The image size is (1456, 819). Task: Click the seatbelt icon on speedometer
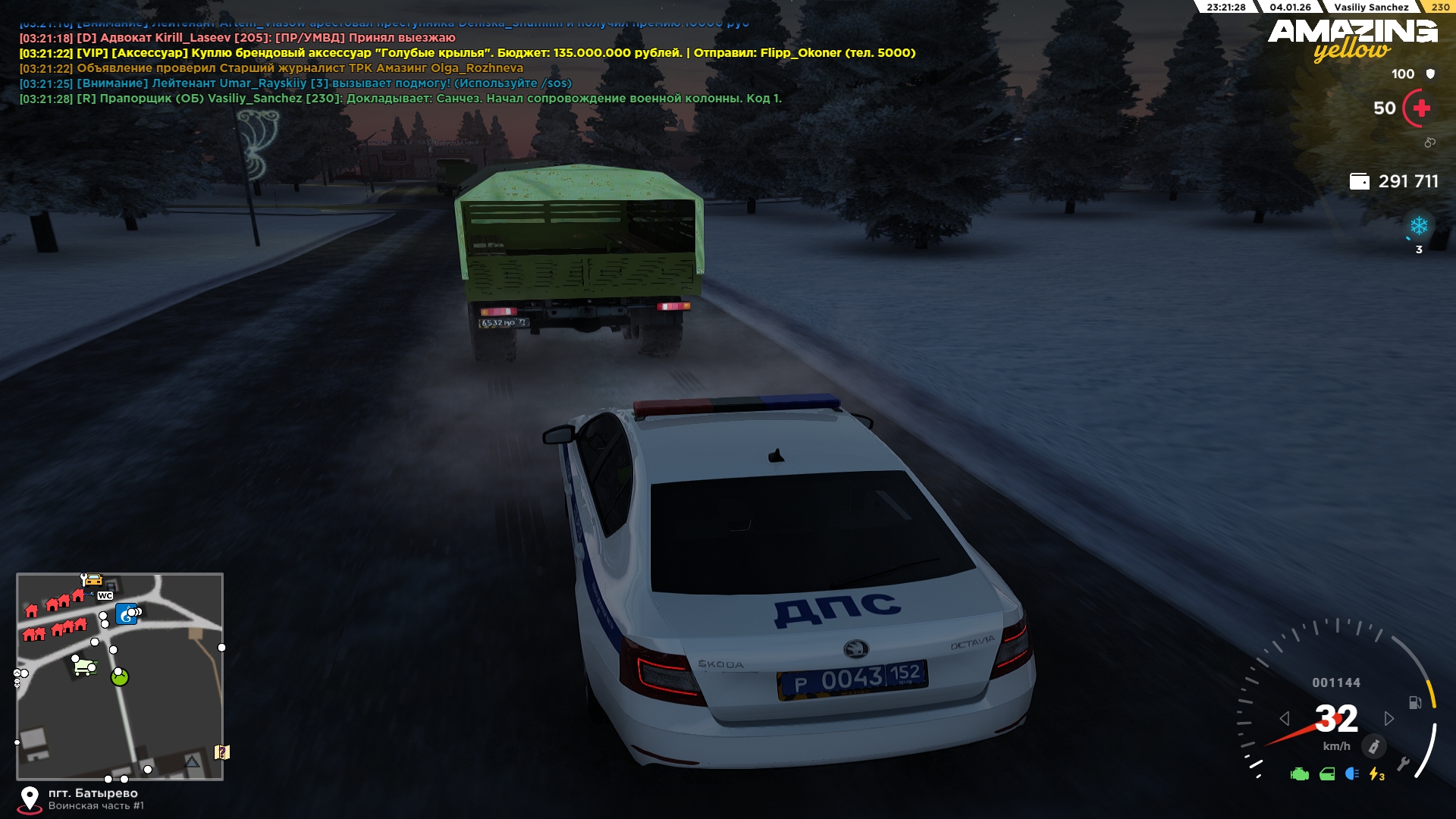pyautogui.click(x=1373, y=746)
